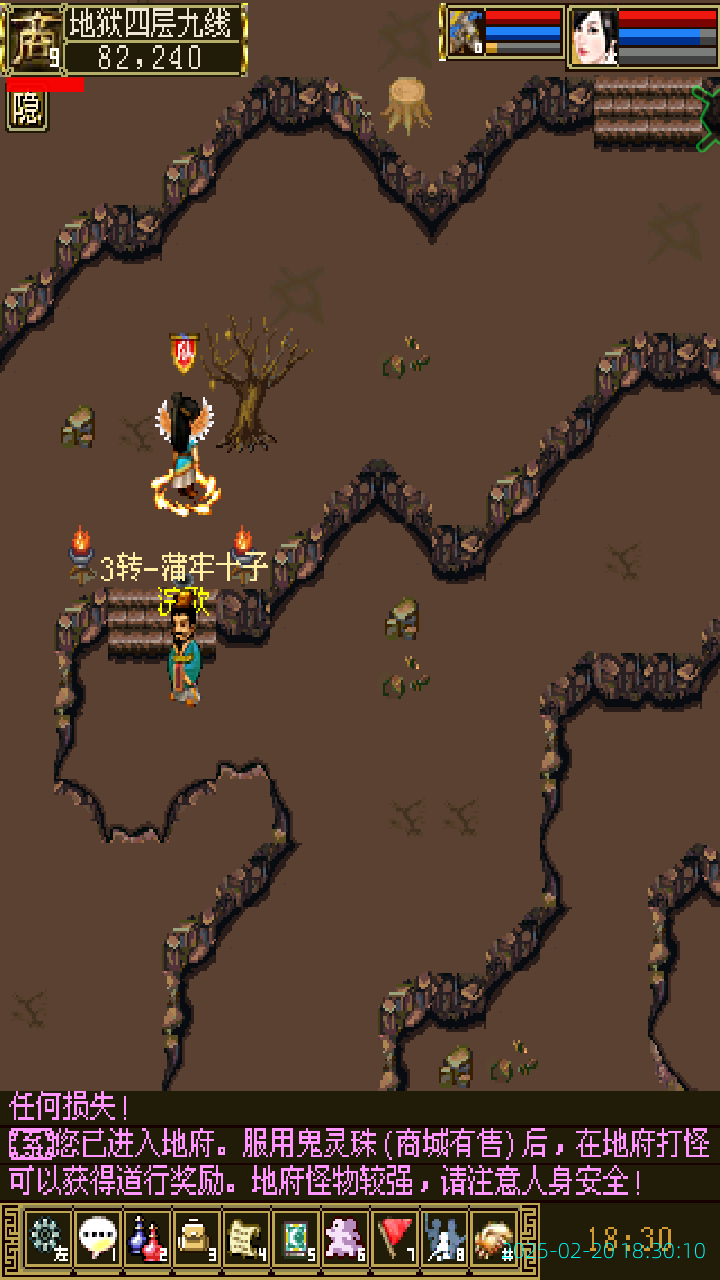This screenshot has height=1280, width=720.
Task: Open the chat speech bubble
Action: (96, 1238)
